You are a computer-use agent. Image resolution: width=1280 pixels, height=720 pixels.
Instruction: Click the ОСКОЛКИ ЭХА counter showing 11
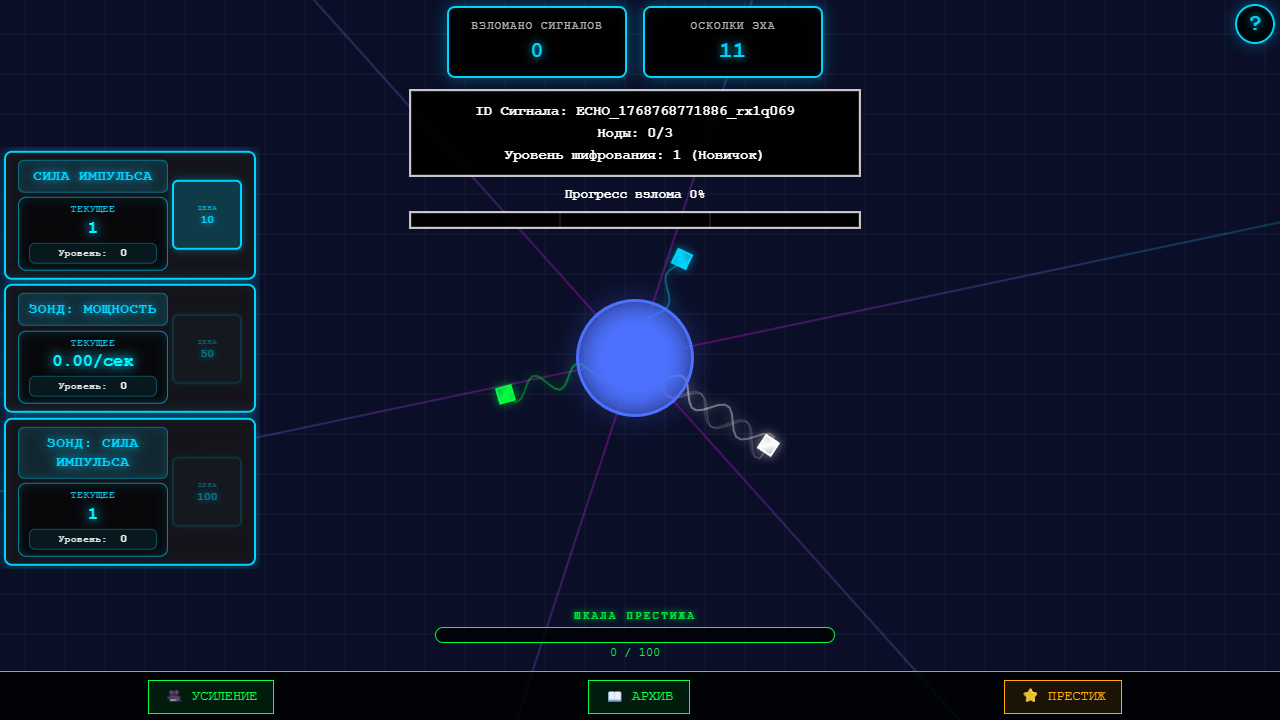click(x=732, y=41)
